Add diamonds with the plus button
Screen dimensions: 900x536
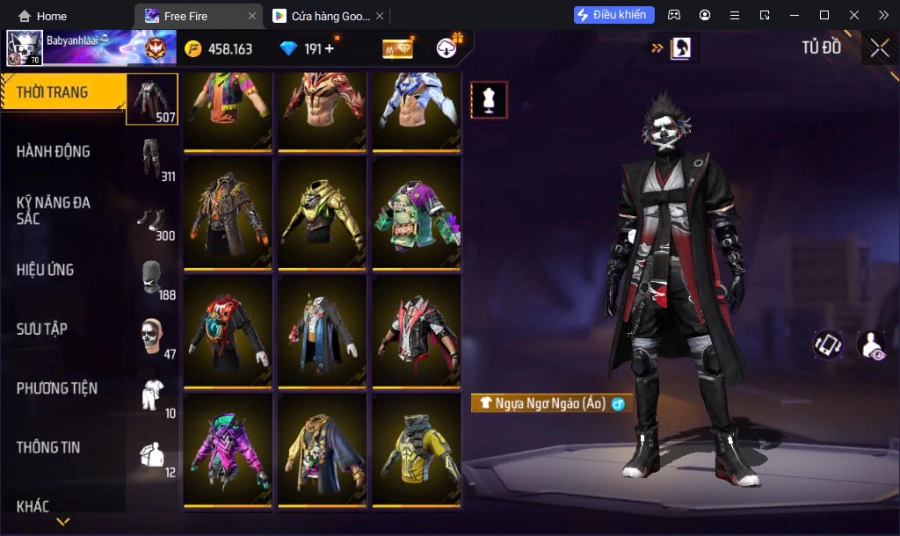tap(330, 49)
